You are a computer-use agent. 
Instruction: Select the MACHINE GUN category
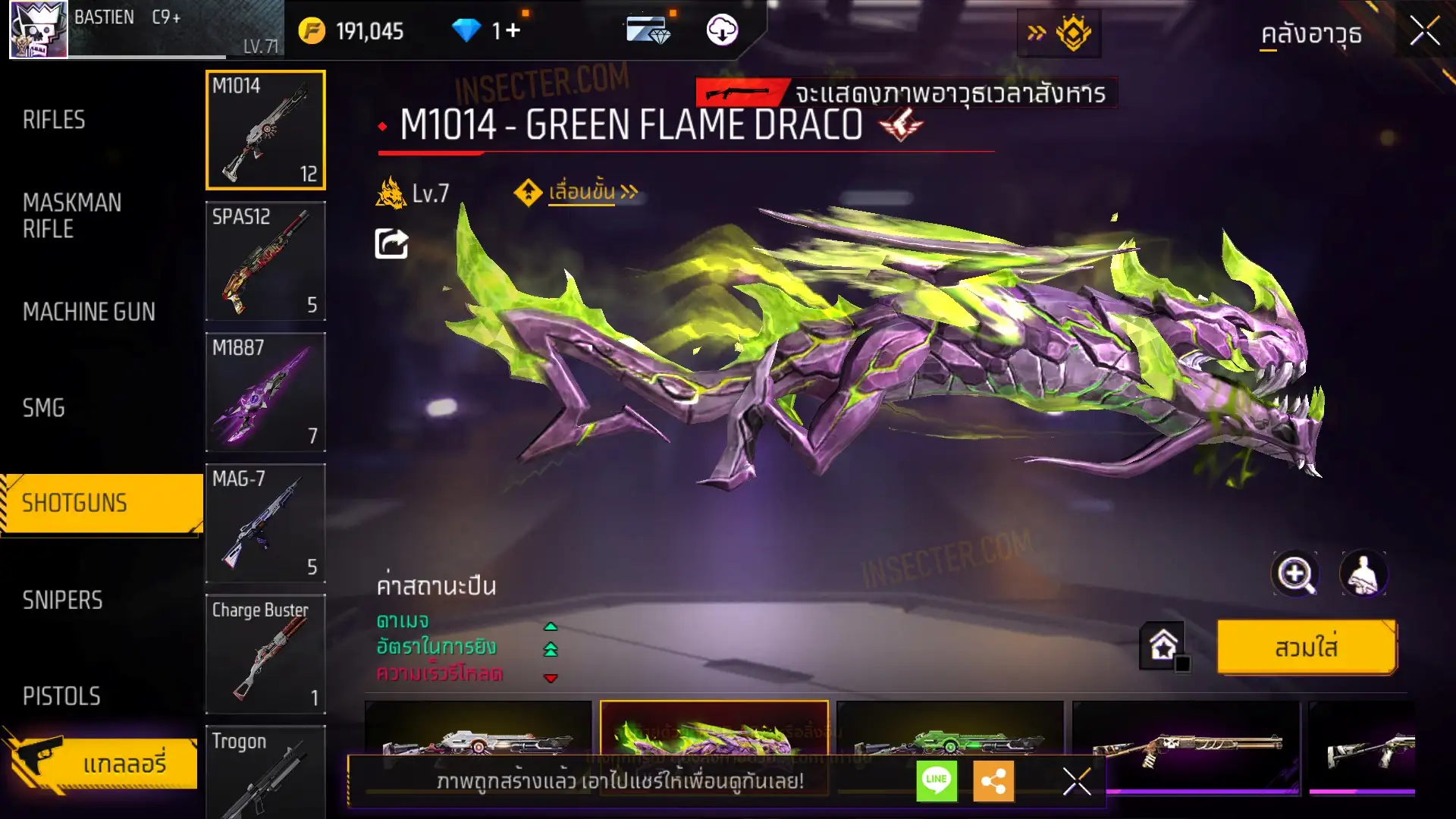[89, 312]
